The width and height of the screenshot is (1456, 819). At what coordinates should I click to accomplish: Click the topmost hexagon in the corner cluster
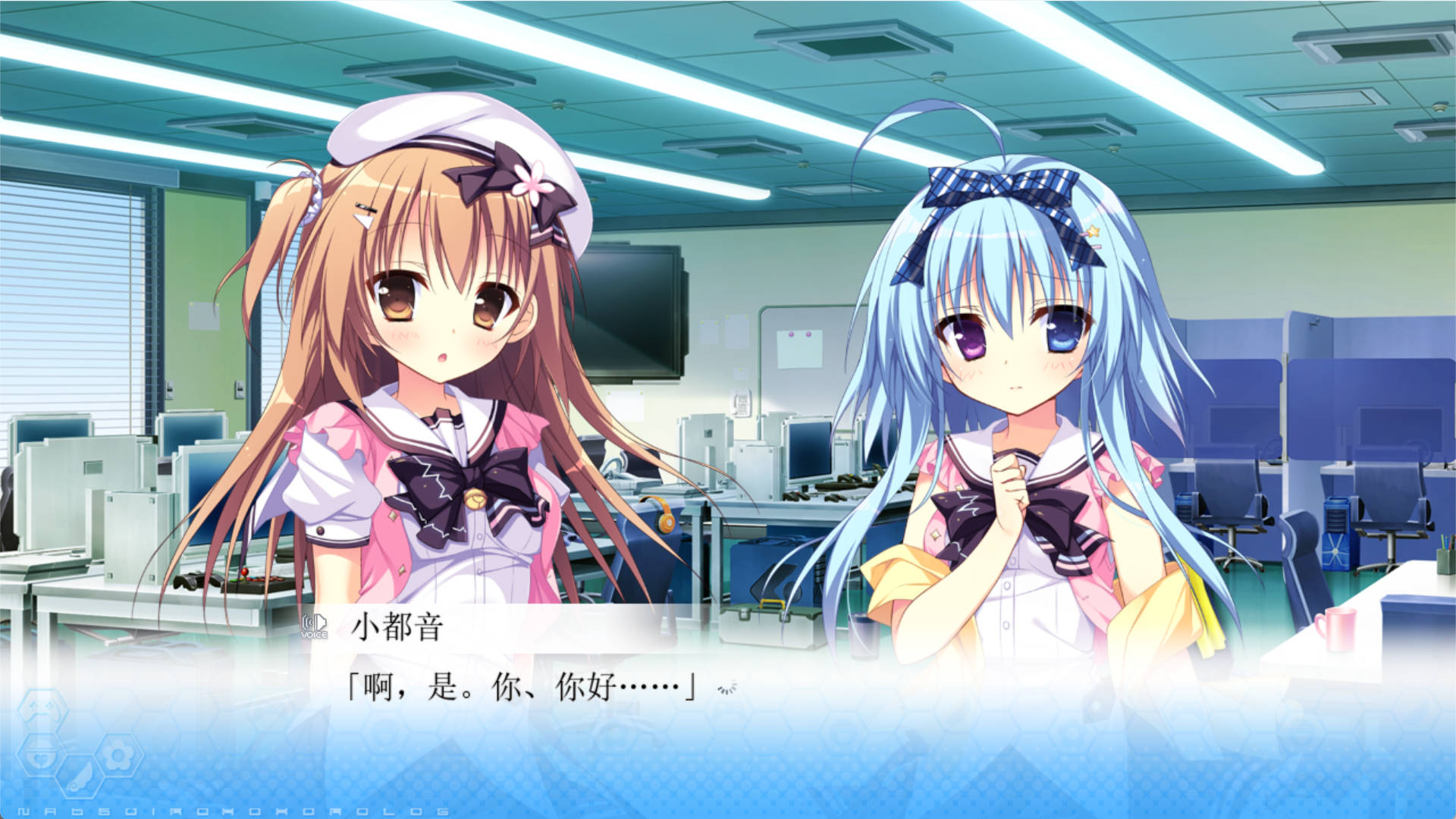42,709
